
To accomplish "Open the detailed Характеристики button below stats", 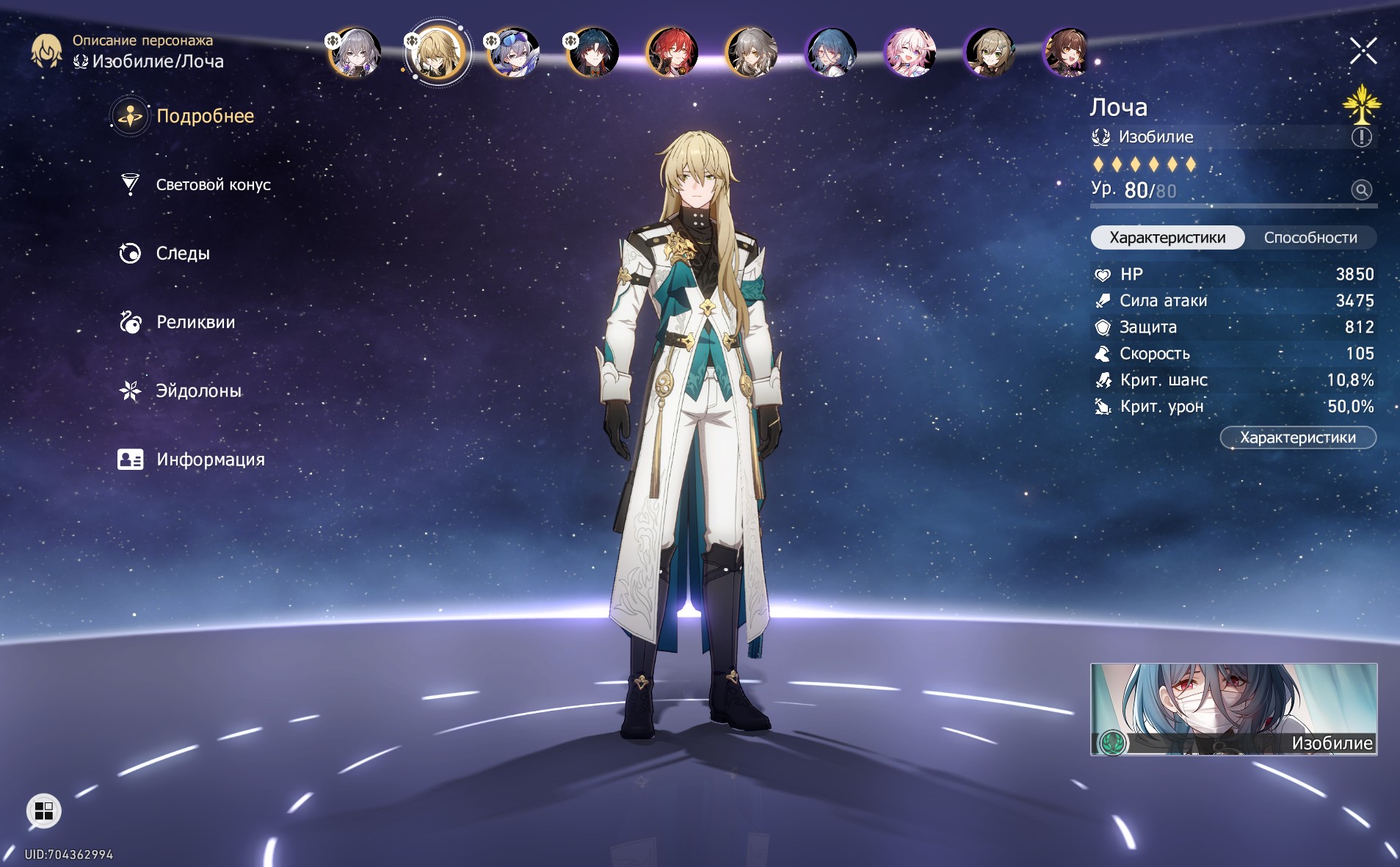I will click(1297, 438).
